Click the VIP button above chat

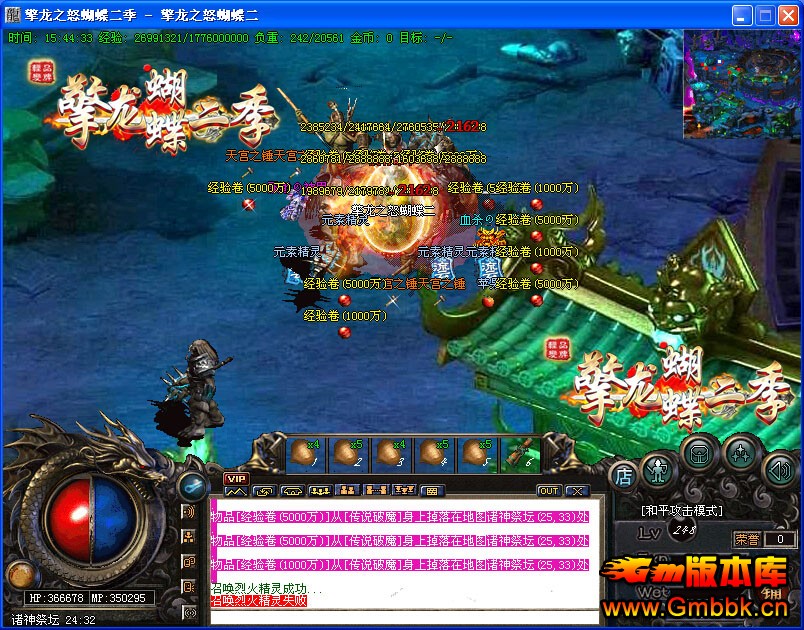[x=235, y=479]
